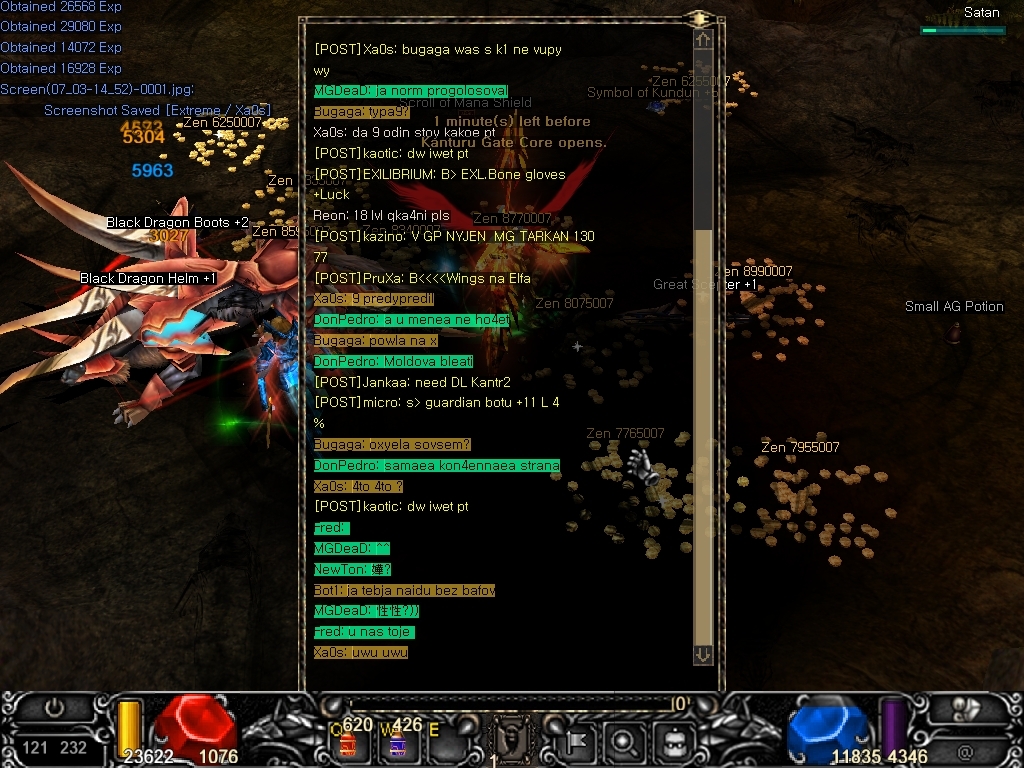
Task: Select the active skill slot with the horned icon
Action: click(510, 741)
